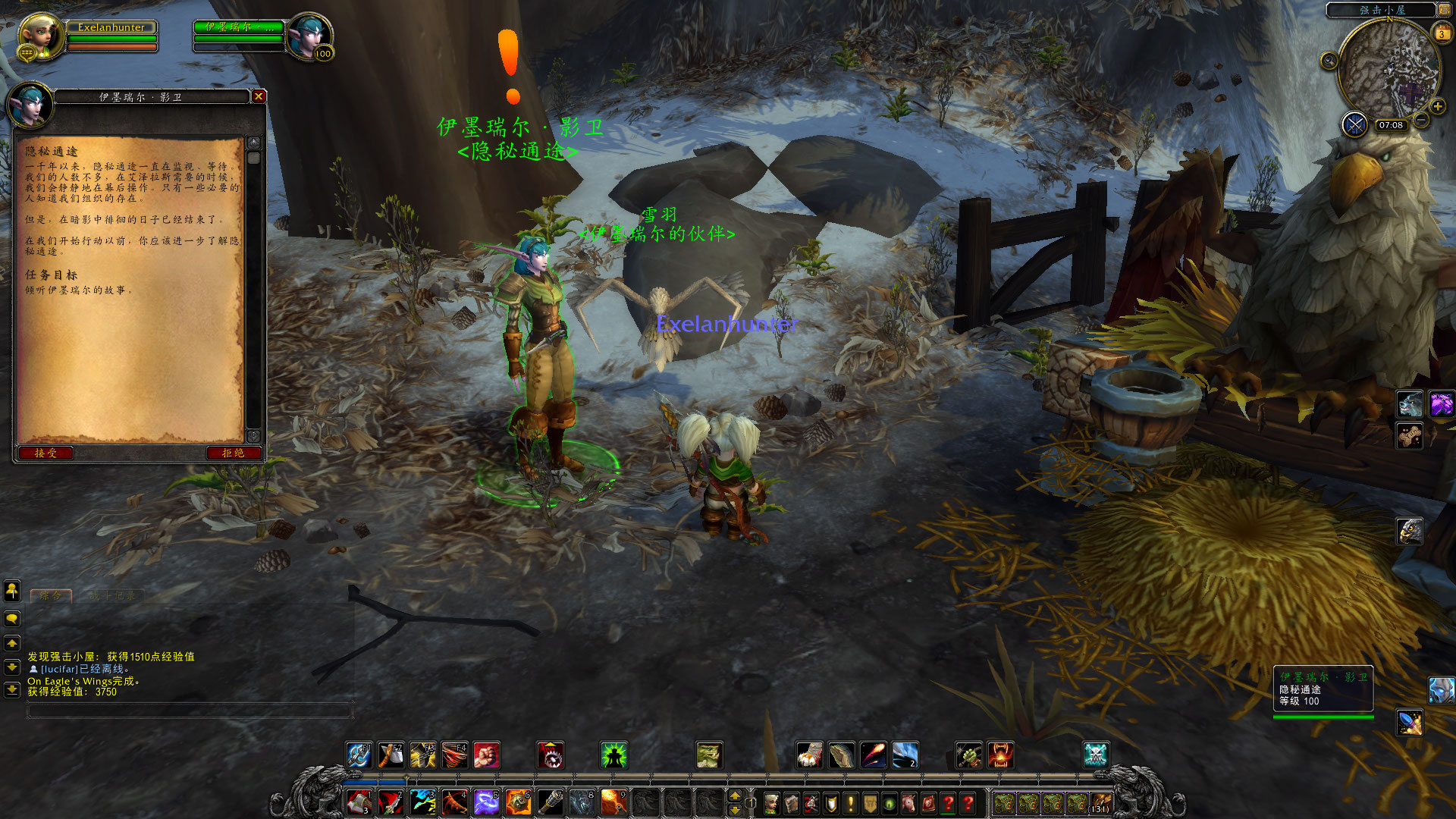Activate the red fist ability
Image resolution: width=1456 pixels, height=819 pixels.
point(486,755)
